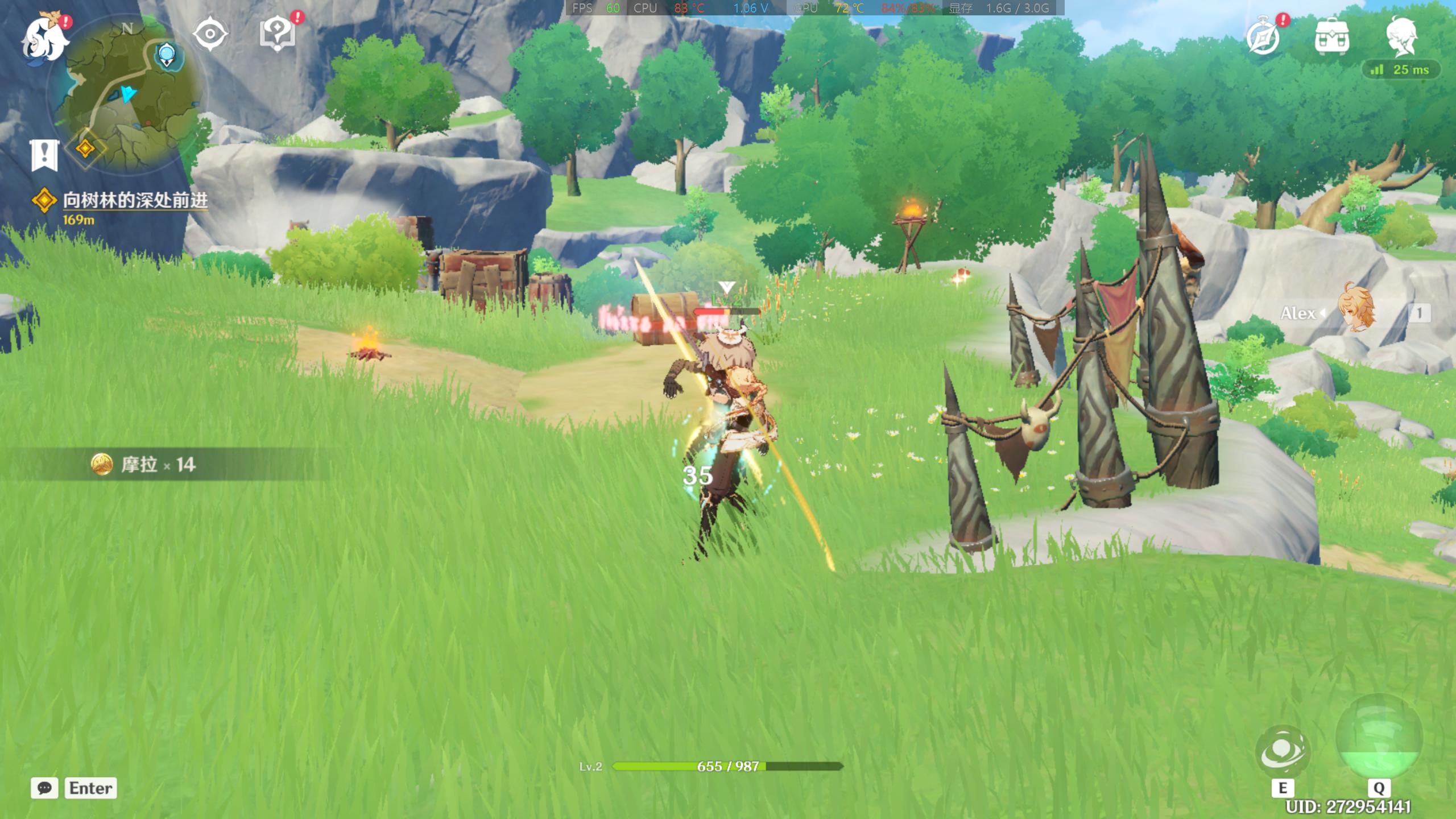
Task: Activate the elemental sight eye icon
Action: point(210,34)
